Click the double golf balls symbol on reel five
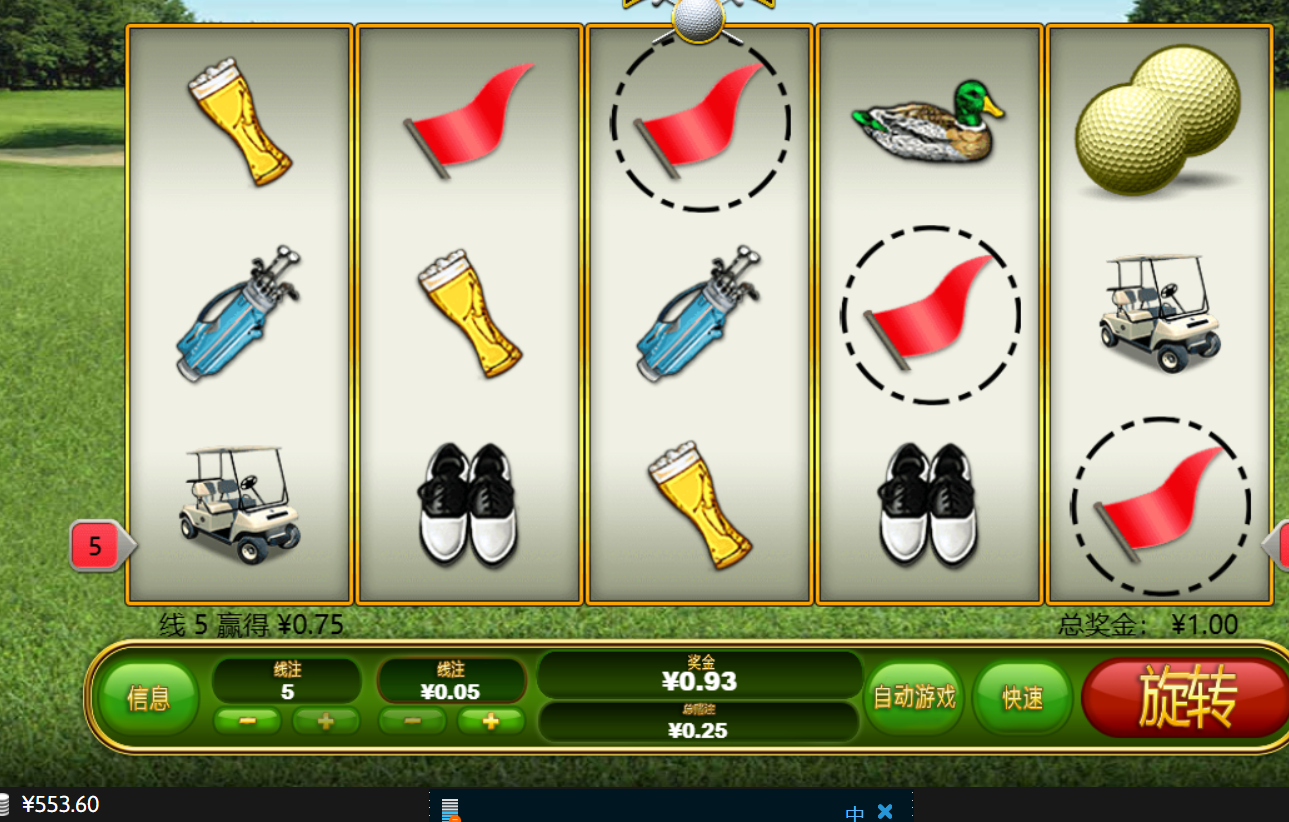 (x=1160, y=120)
